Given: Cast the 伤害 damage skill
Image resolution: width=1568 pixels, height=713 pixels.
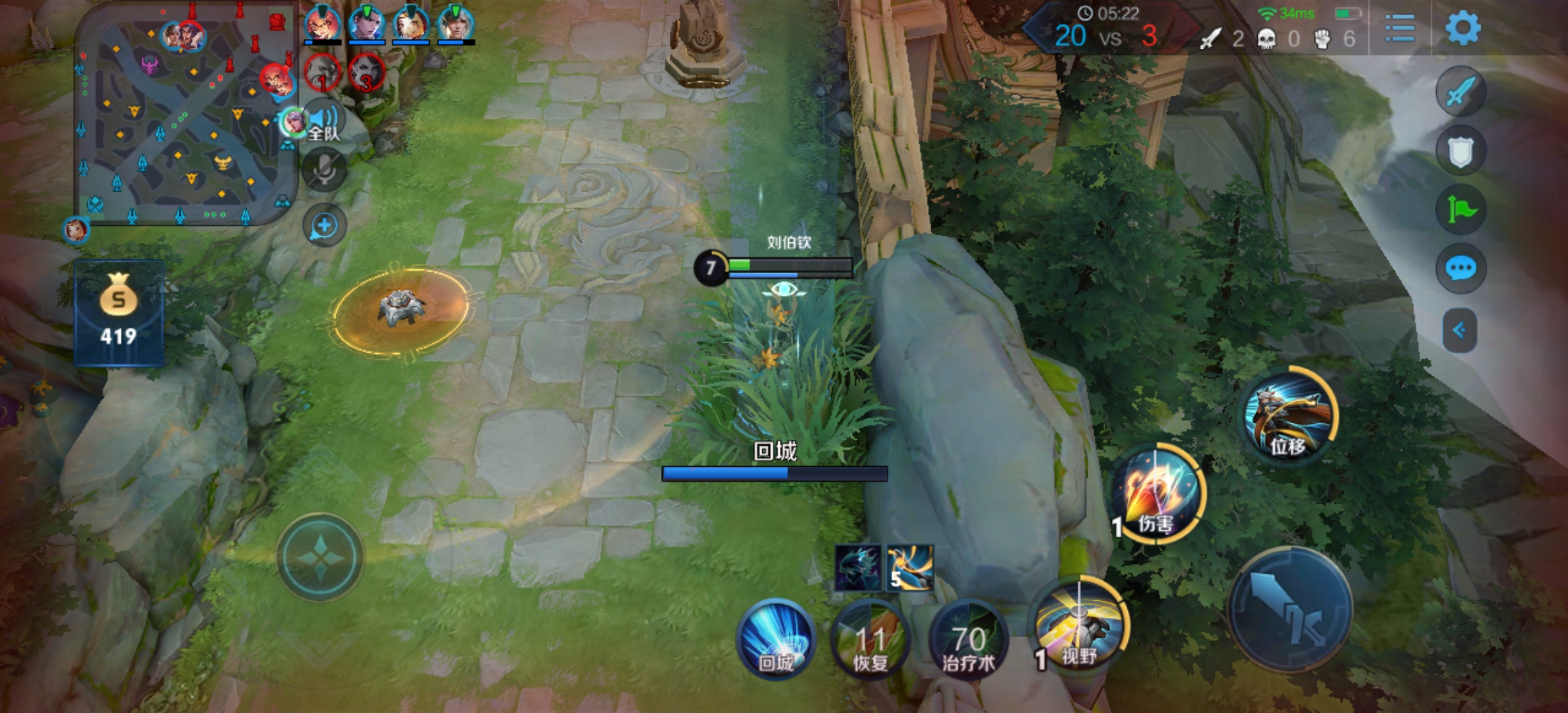Looking at the screenshot, I should pyautogui.click(x=1157, y=495).
